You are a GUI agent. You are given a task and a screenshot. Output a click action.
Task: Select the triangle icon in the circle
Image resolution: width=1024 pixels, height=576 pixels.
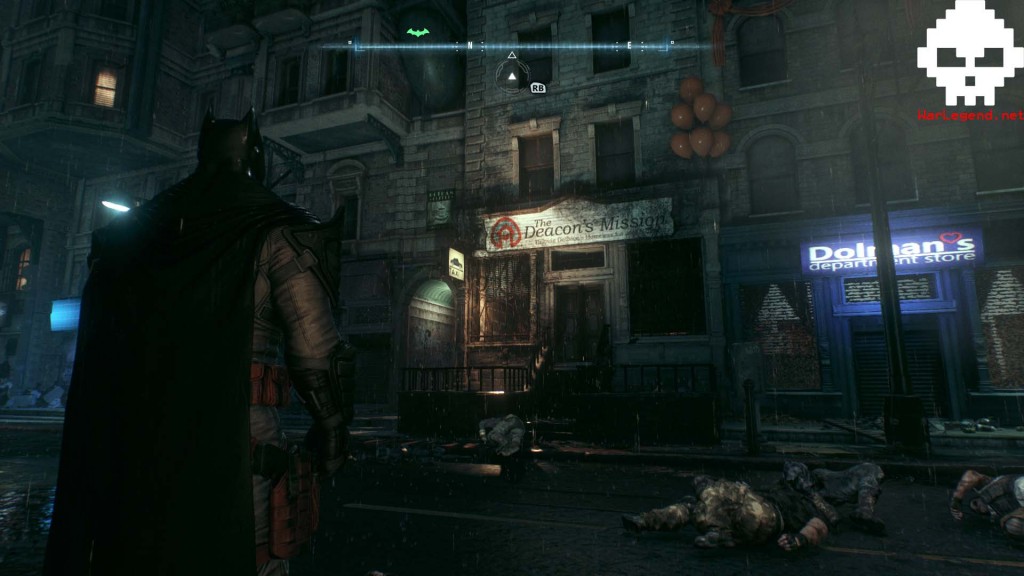[512, 74]
